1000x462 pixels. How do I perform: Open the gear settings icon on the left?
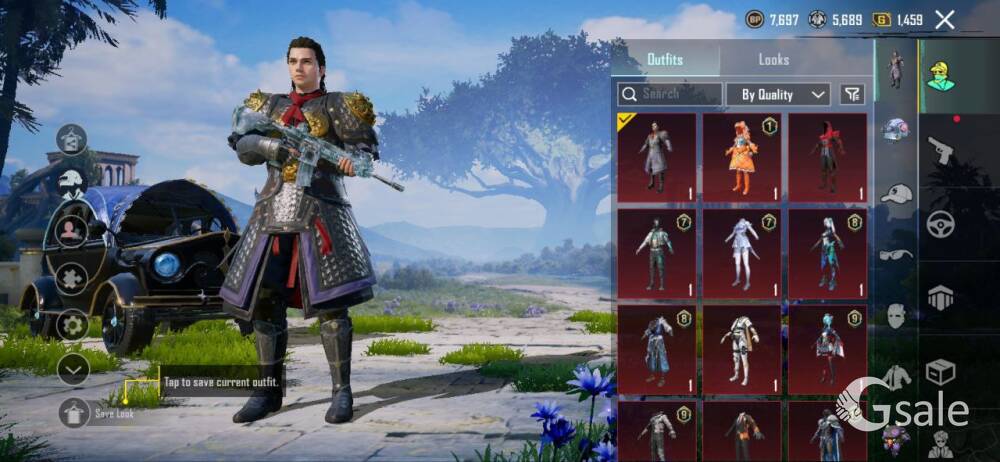coord(72,324)
